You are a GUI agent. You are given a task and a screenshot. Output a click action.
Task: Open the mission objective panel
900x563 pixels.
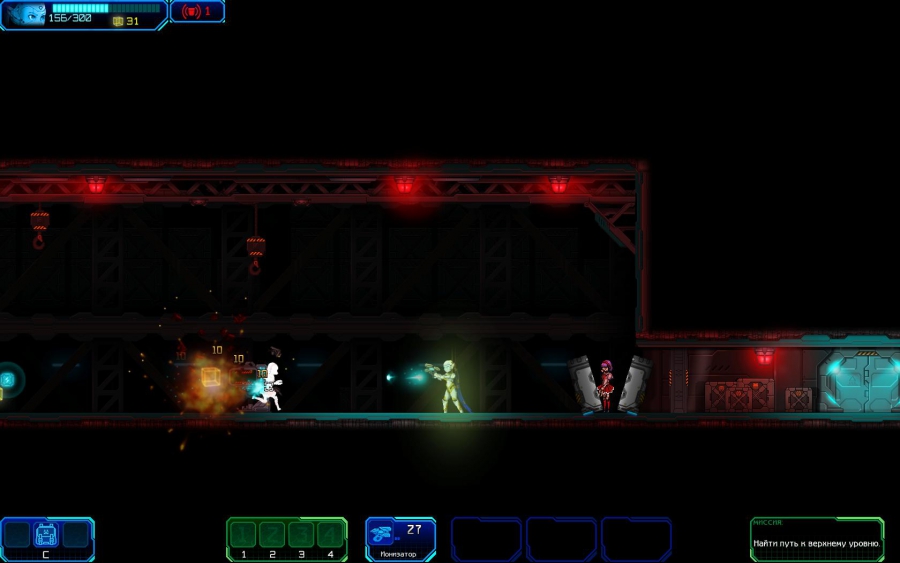click(817, 539)
